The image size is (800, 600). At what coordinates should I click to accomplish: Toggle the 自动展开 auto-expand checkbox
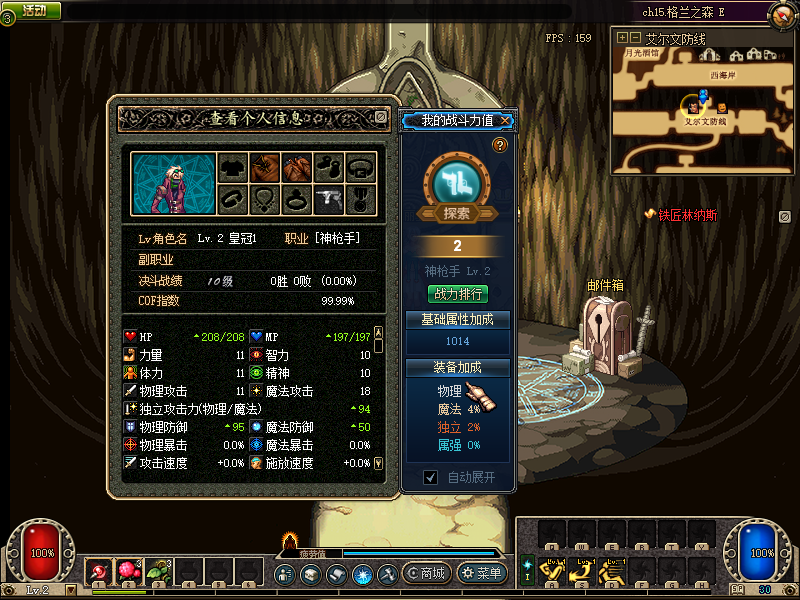pos(431,478)
